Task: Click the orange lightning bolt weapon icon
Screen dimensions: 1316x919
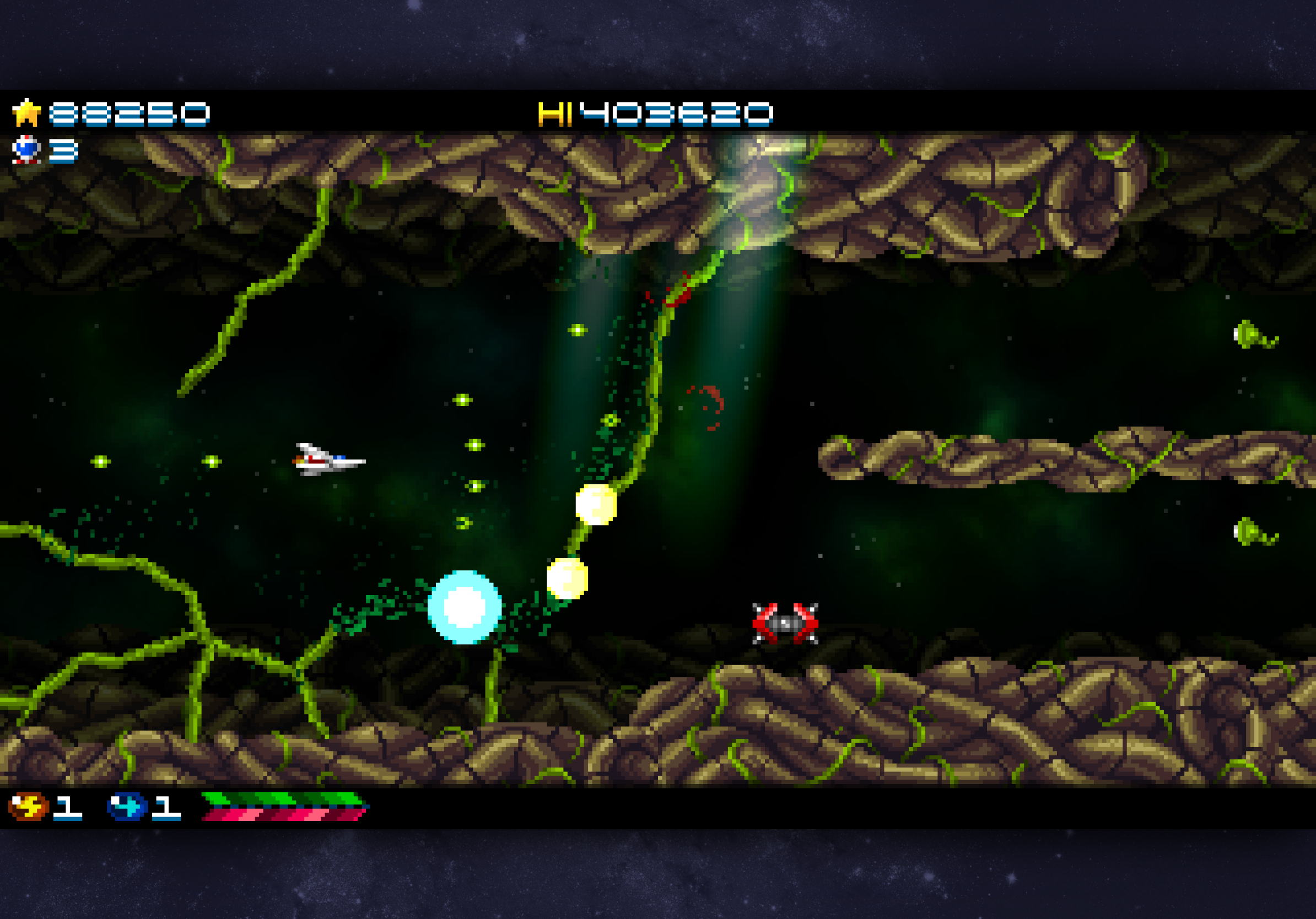Action: [28, 806]
